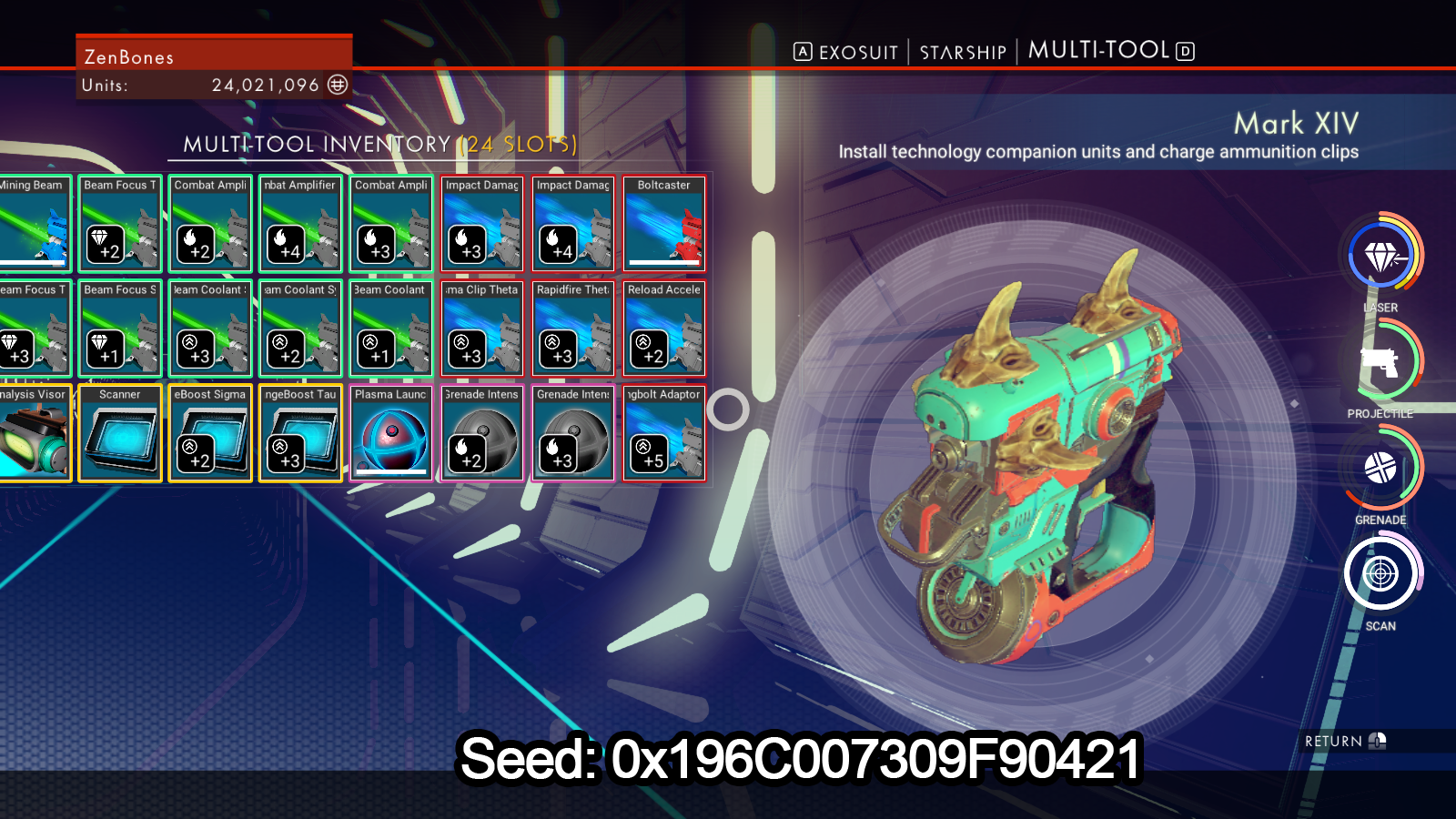Pick the Impact Damage +4 slot

pyautogui.click(x=573, y=224)
